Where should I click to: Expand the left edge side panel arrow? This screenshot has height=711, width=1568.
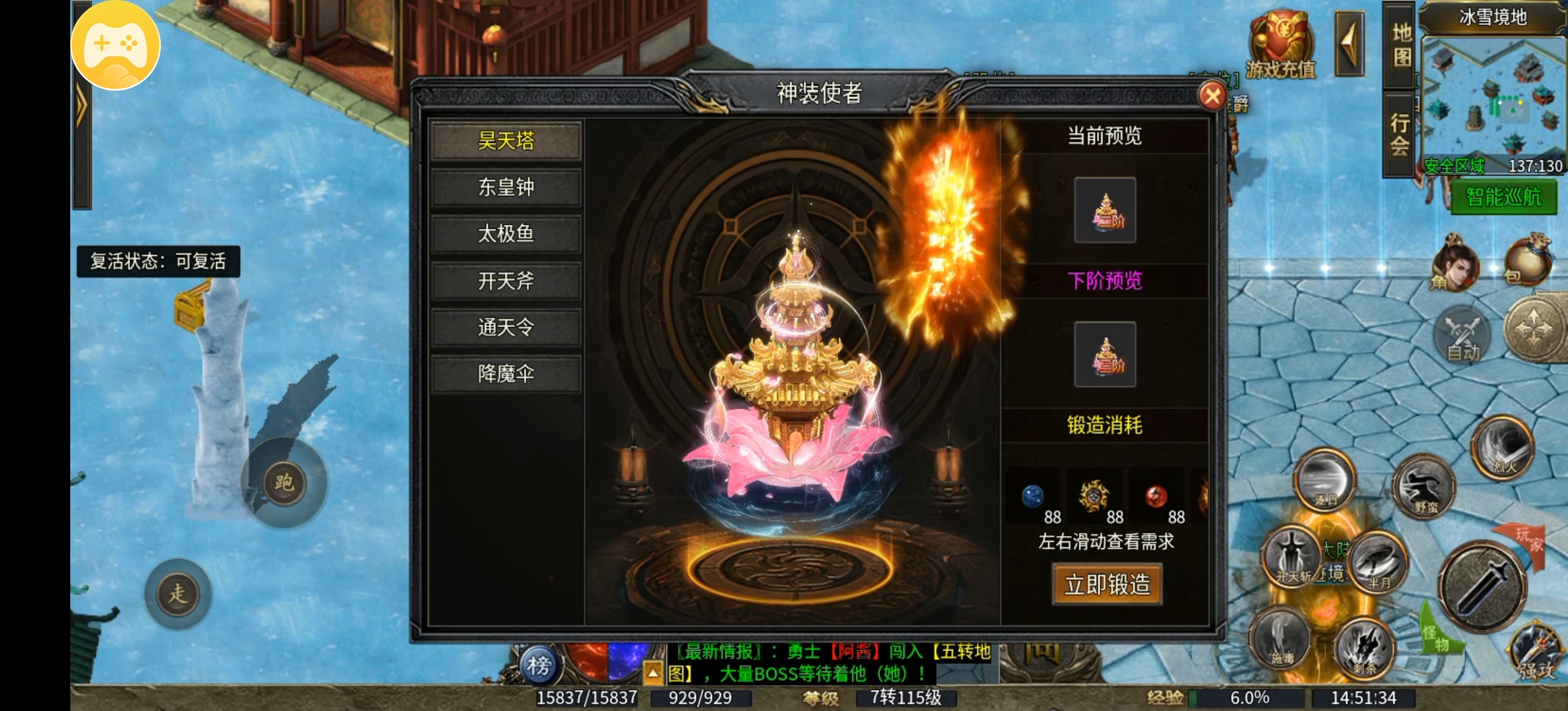coord(82,103)
